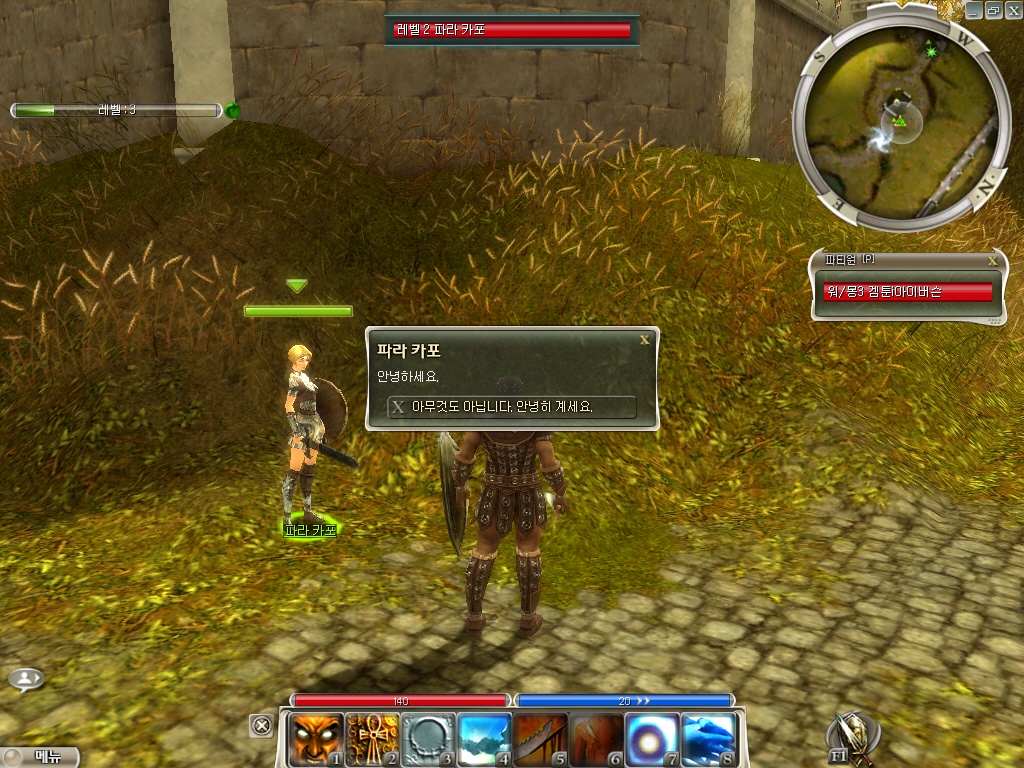Use the blue hand skill in slot 8
1024x768 pixels.
coord(709,738)
